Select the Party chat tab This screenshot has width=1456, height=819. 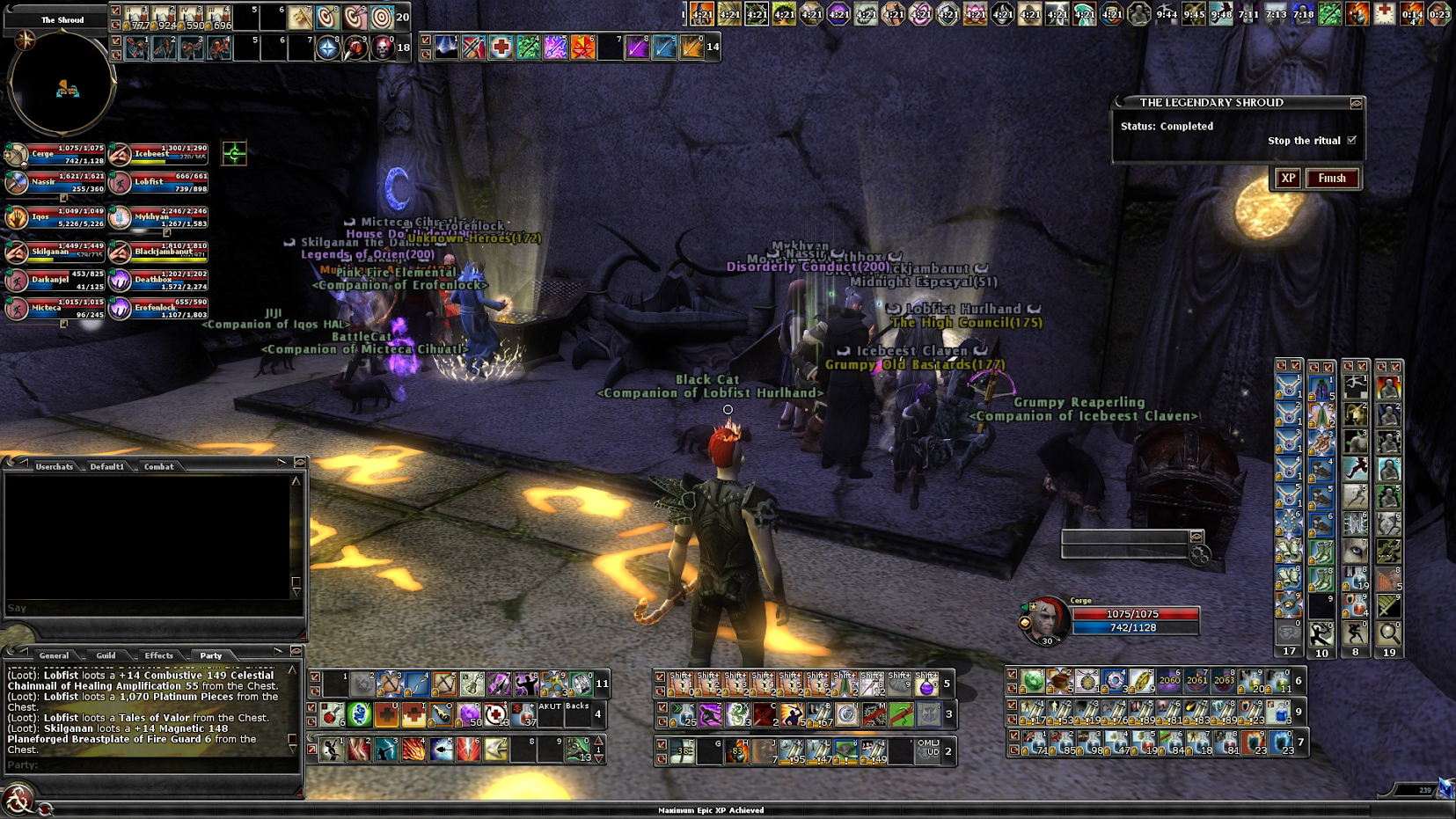(x=211, y=655)
